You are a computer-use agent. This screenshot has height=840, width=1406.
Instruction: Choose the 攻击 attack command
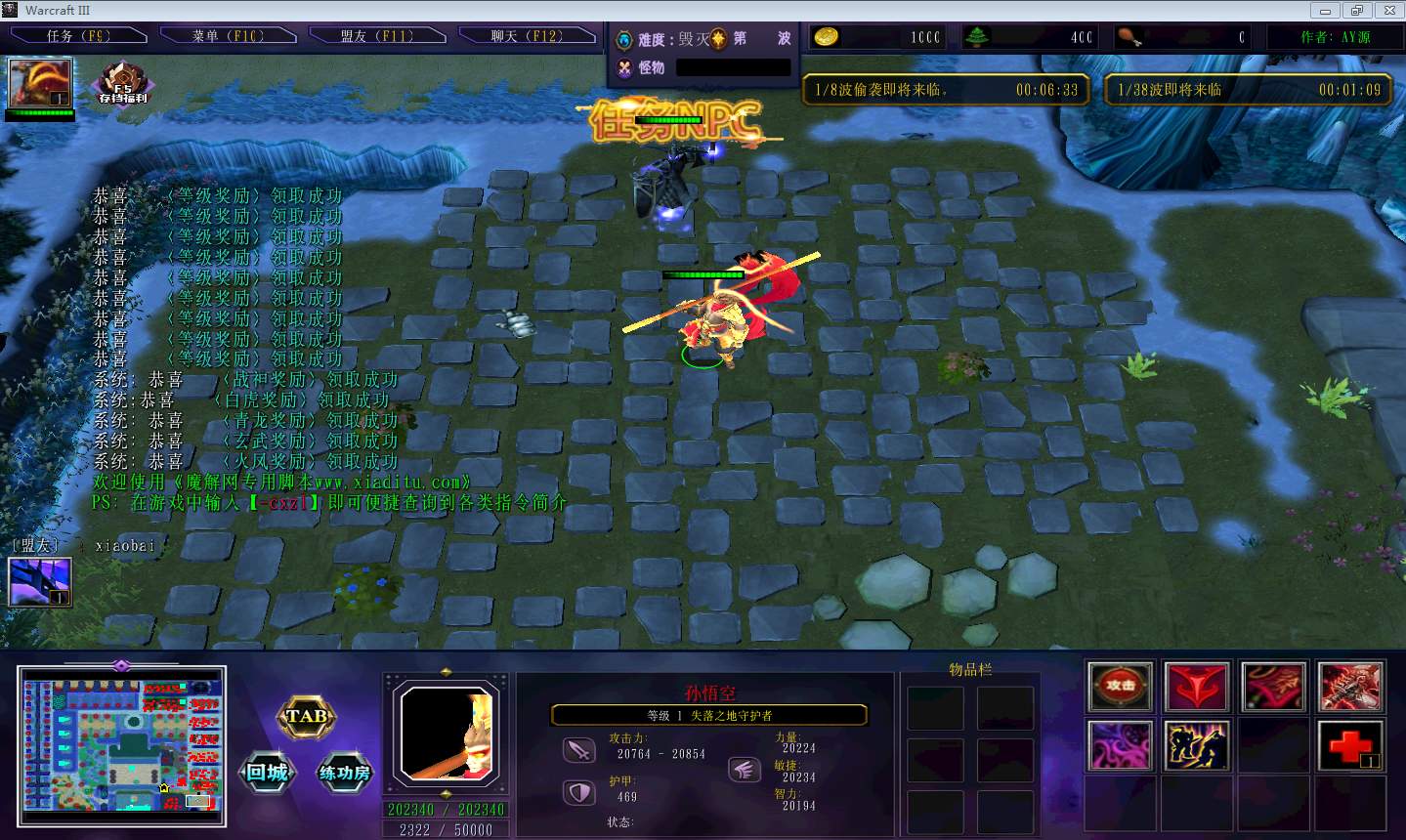click(1120, 686)
